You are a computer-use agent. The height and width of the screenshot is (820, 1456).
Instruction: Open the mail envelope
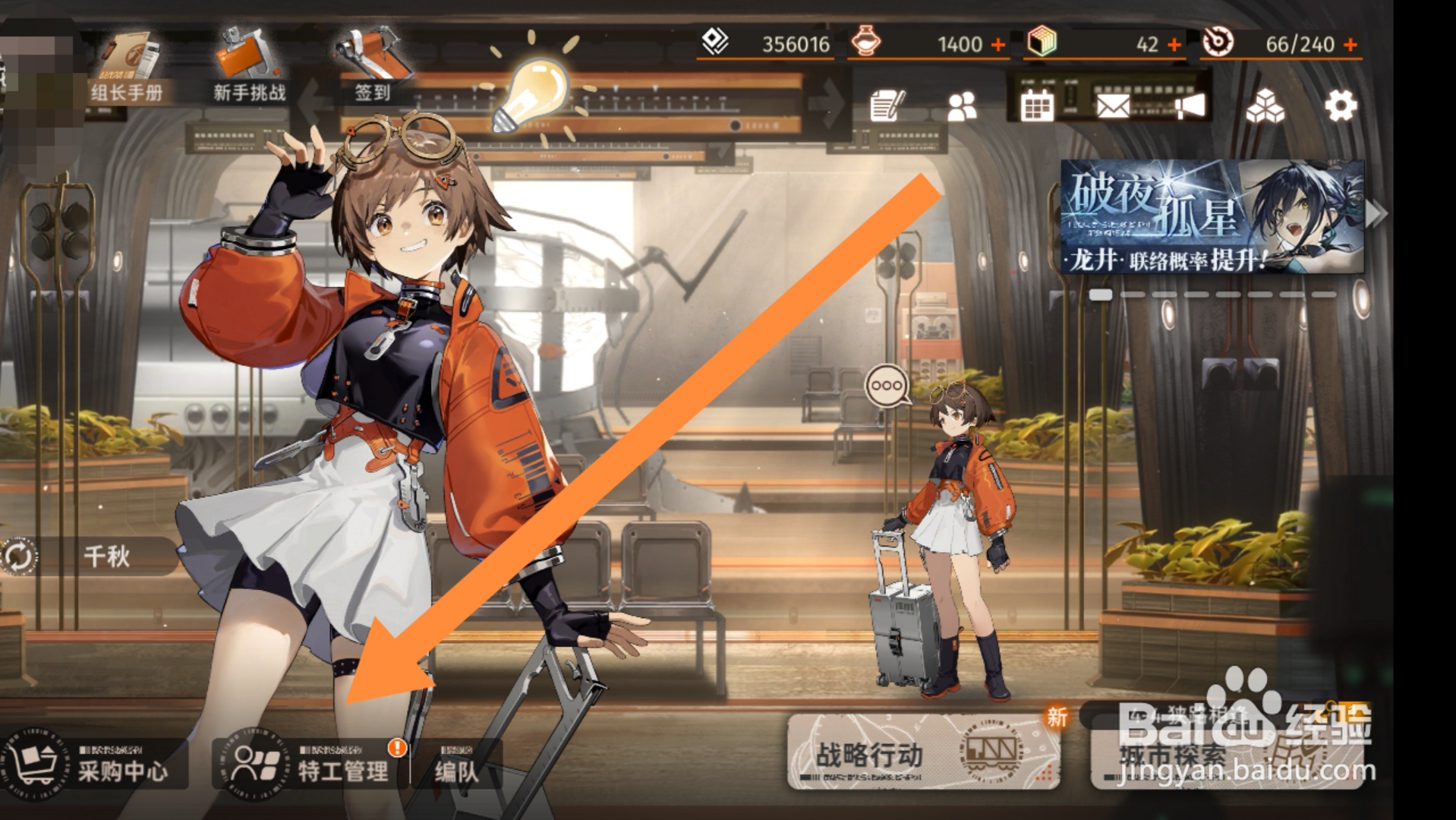(x=1113, y=106)
